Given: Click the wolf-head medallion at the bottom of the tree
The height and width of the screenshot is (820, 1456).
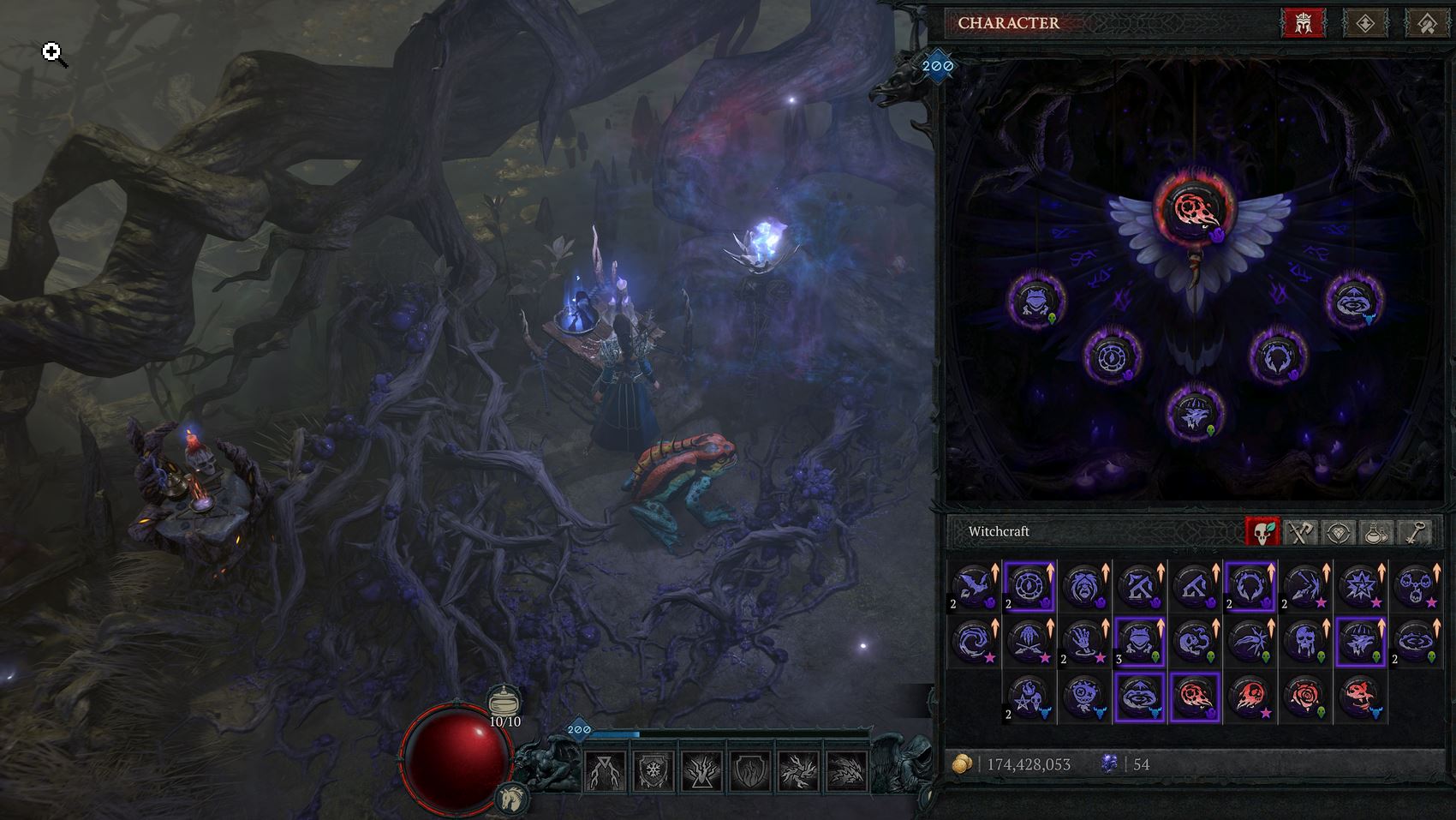Looking at the screenshot, I should pos(1194,412).
